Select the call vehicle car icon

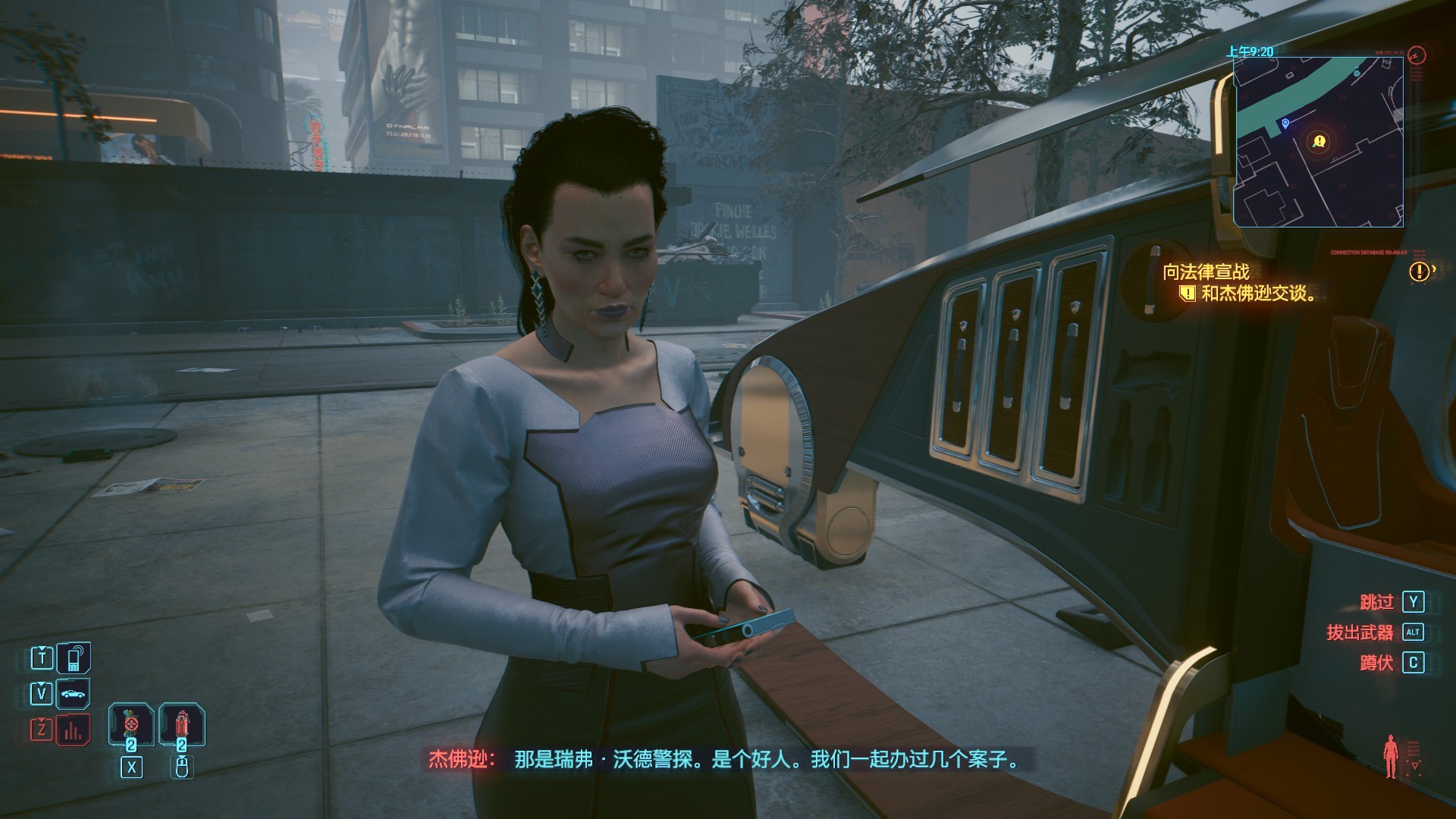click(x=74, y=694)
